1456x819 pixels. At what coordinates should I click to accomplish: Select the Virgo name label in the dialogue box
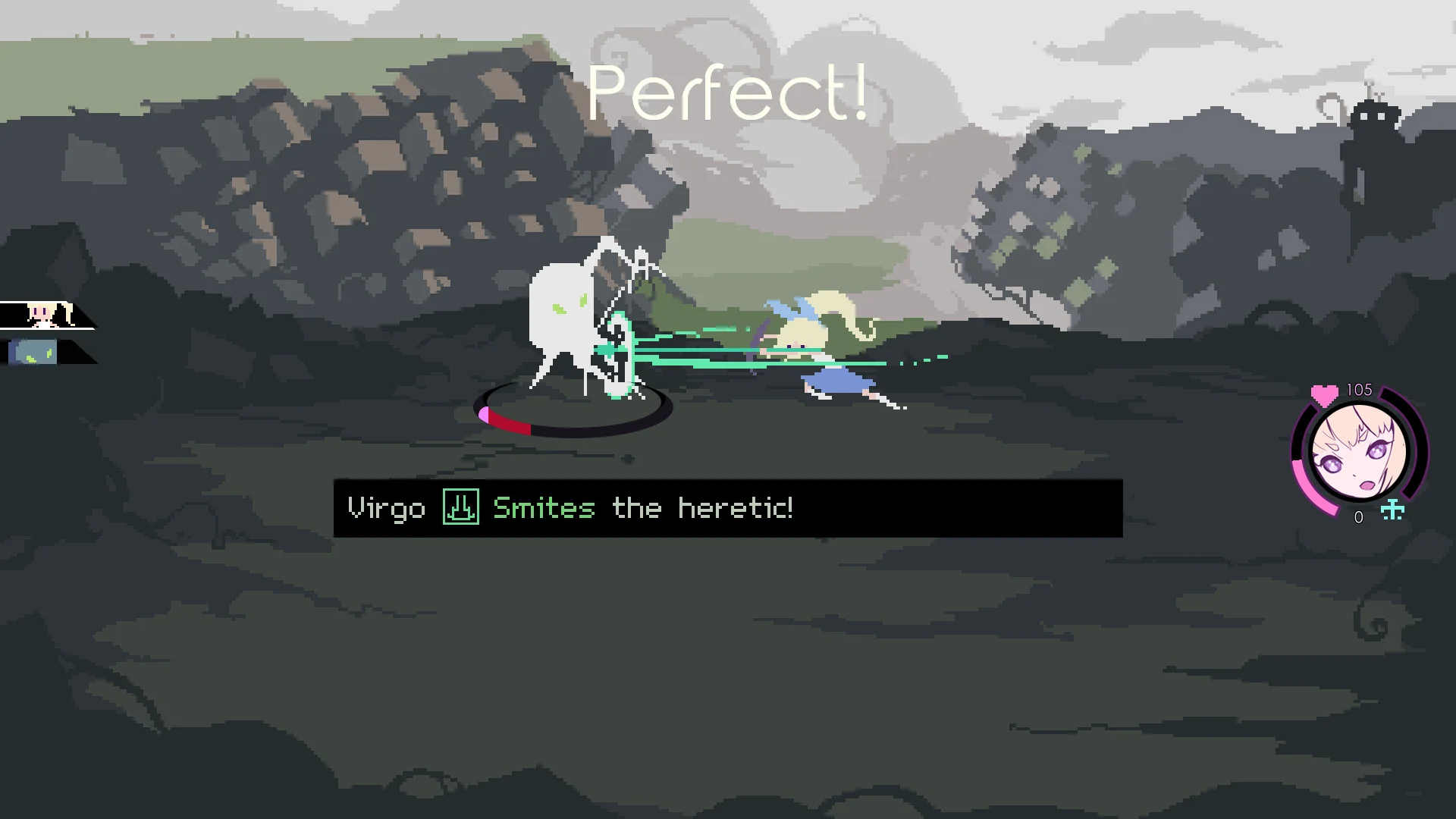point(387,508)
